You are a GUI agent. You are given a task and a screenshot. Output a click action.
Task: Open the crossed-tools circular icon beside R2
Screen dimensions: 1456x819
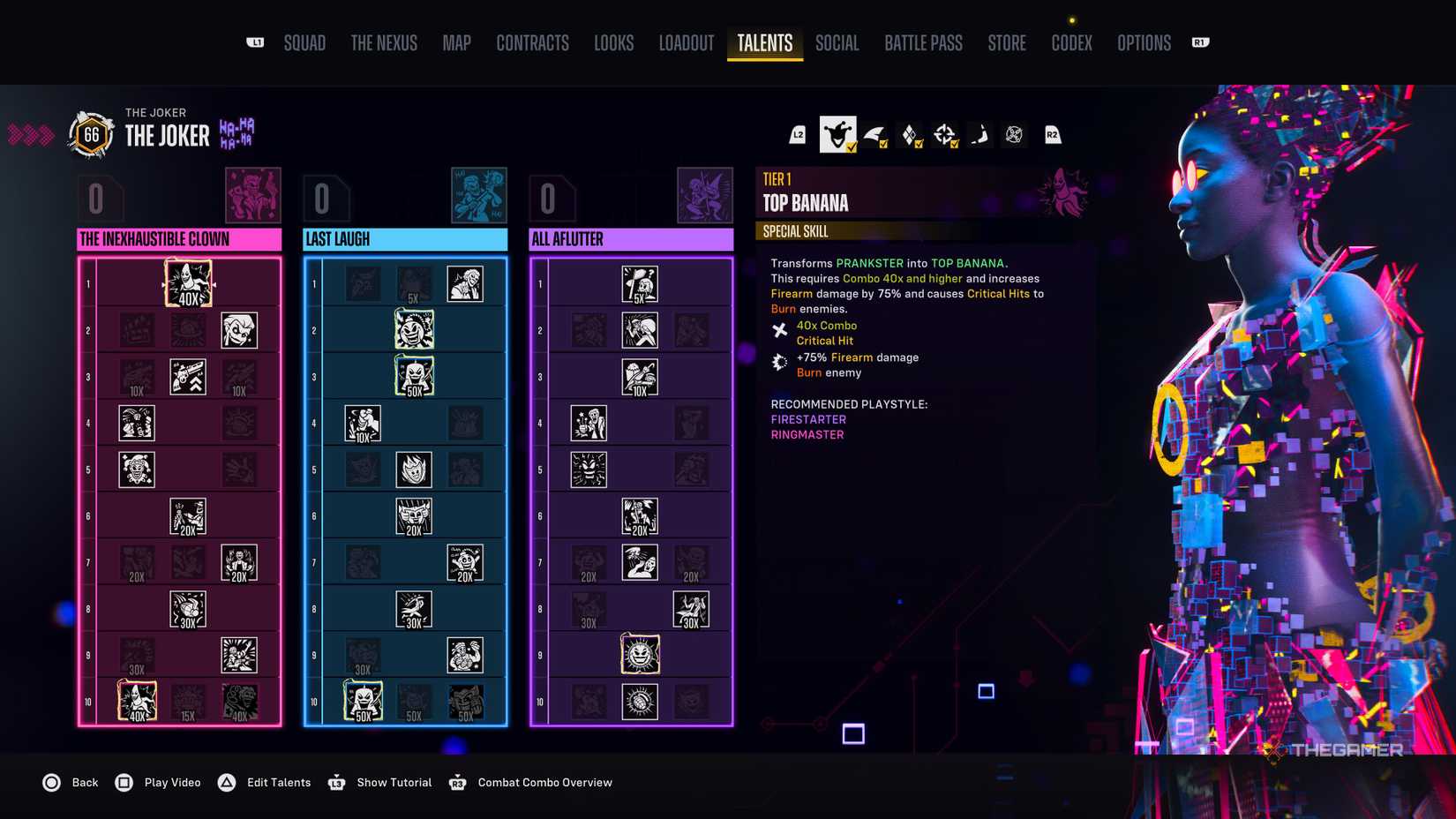point(1014,134)
